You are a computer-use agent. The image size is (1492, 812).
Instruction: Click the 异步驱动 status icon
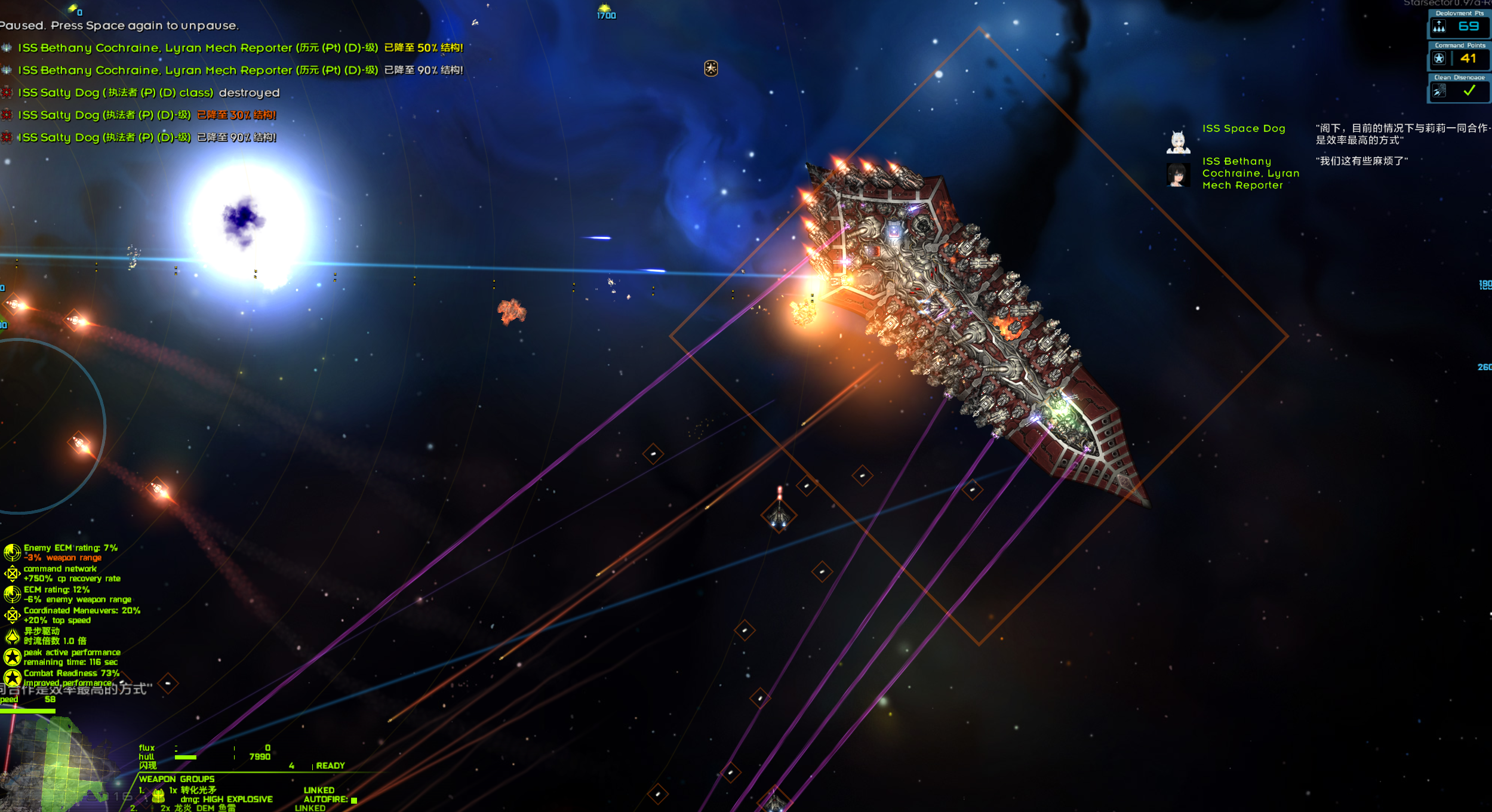(12, 636)
